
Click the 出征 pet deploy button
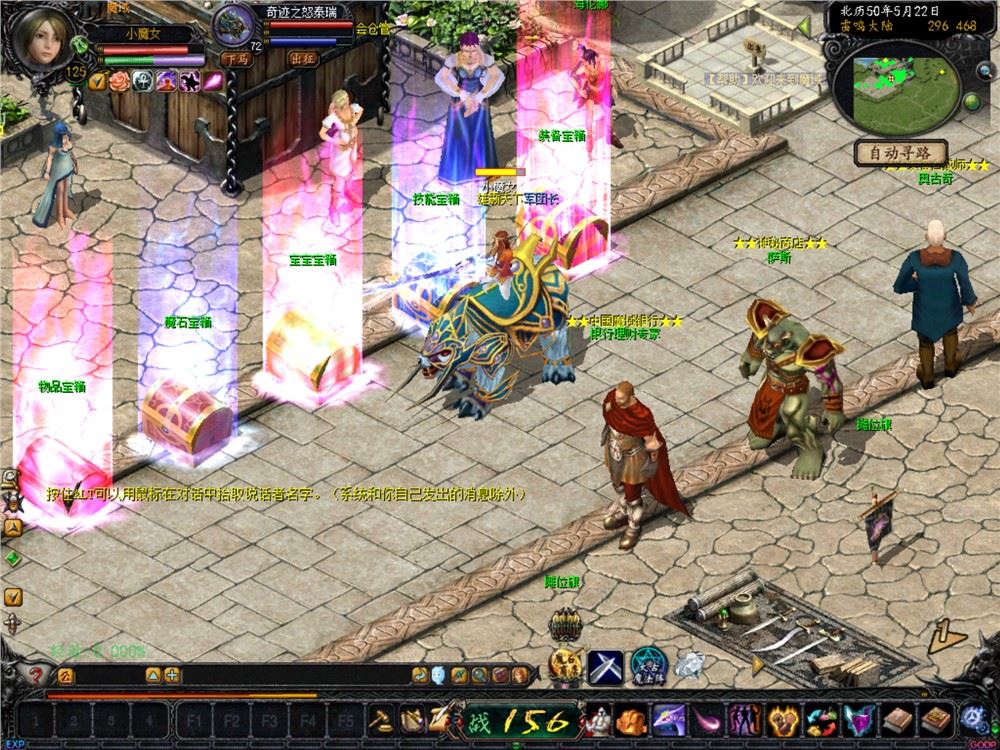click(303, 59)
